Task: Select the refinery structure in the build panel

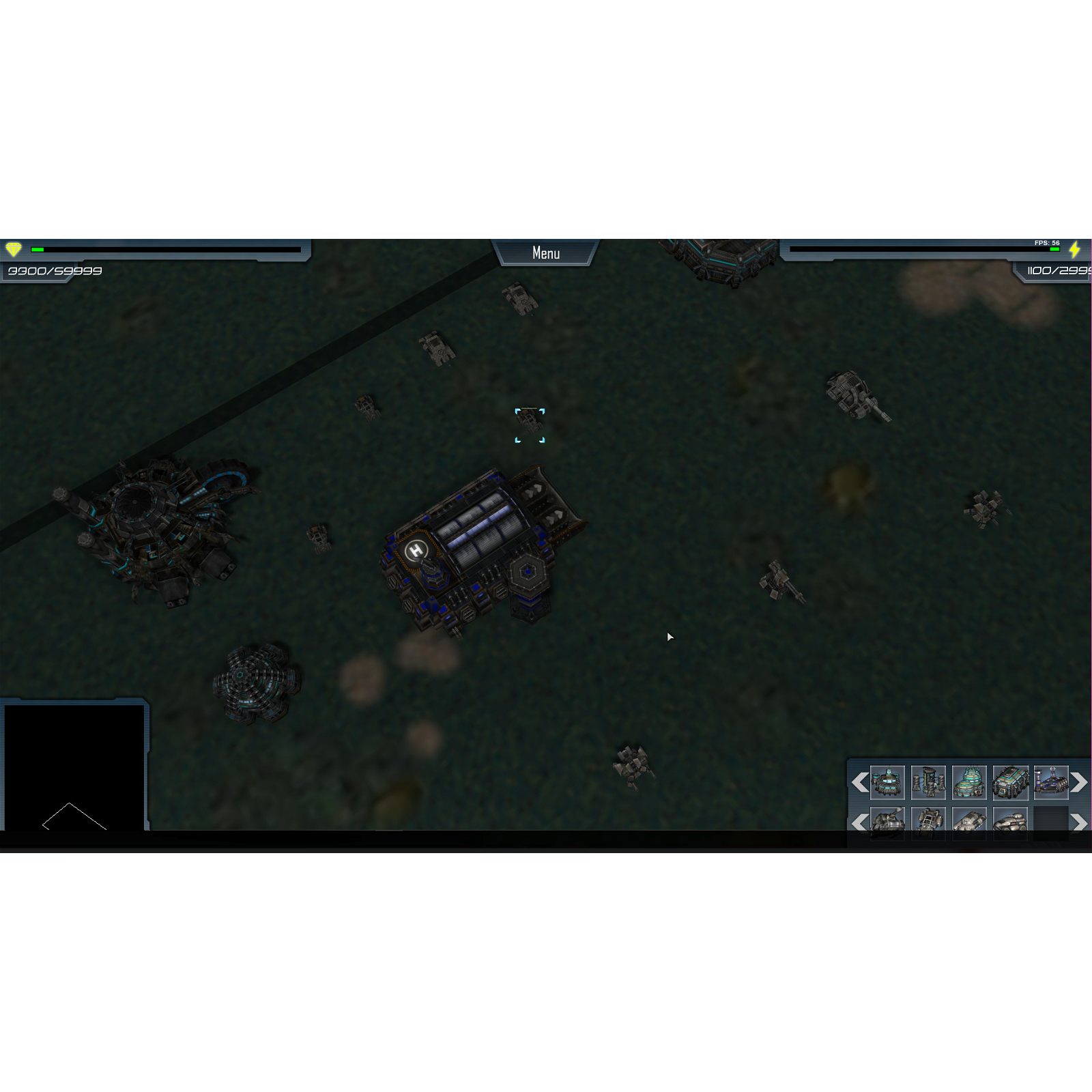Action: click(x=928, y=782)
